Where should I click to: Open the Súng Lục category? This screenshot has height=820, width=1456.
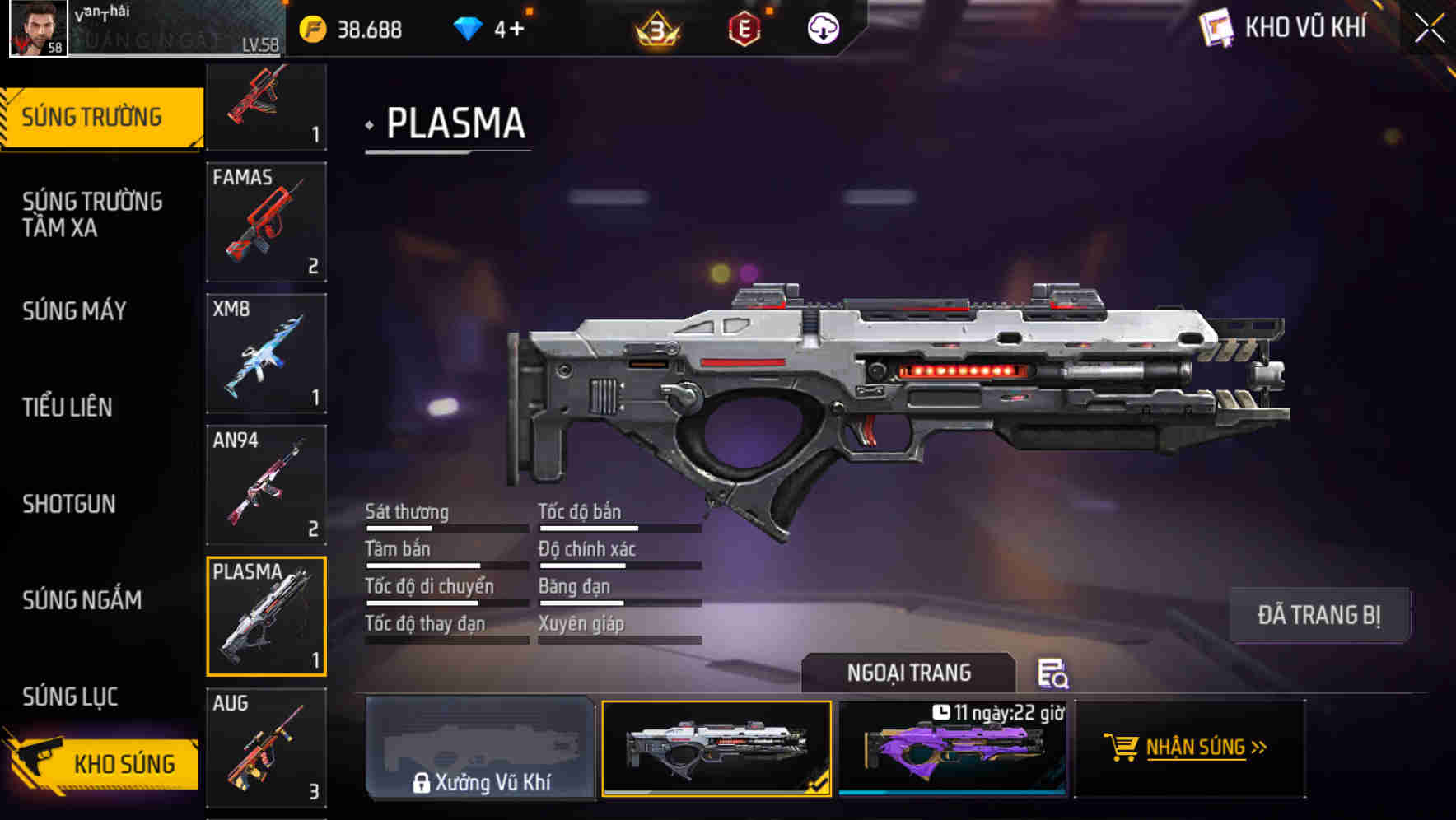click(71, 697)
